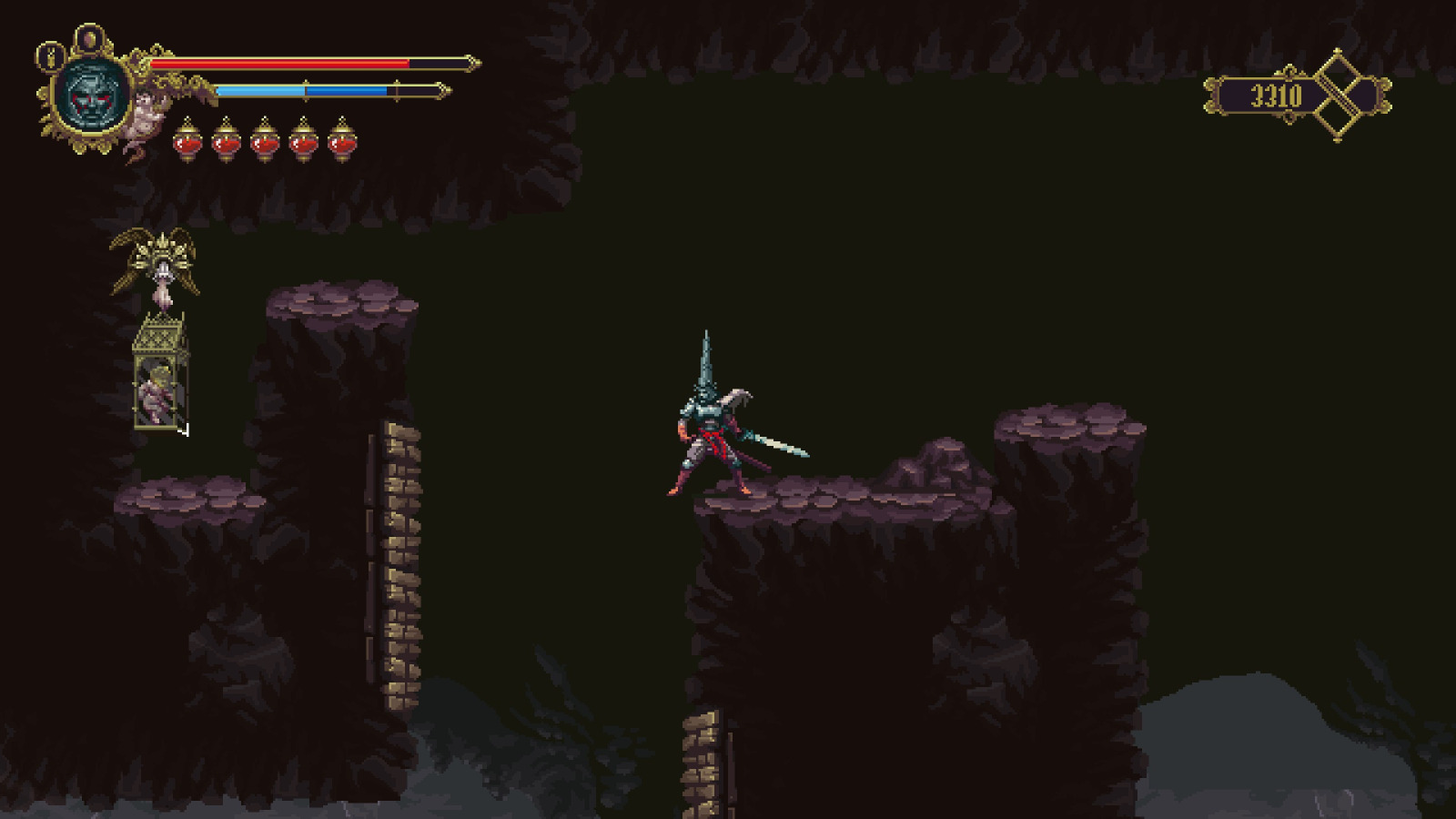Click the second Bile Flask icon
This screenshot has height=819, width=1456.
click(x=227, y=141)
